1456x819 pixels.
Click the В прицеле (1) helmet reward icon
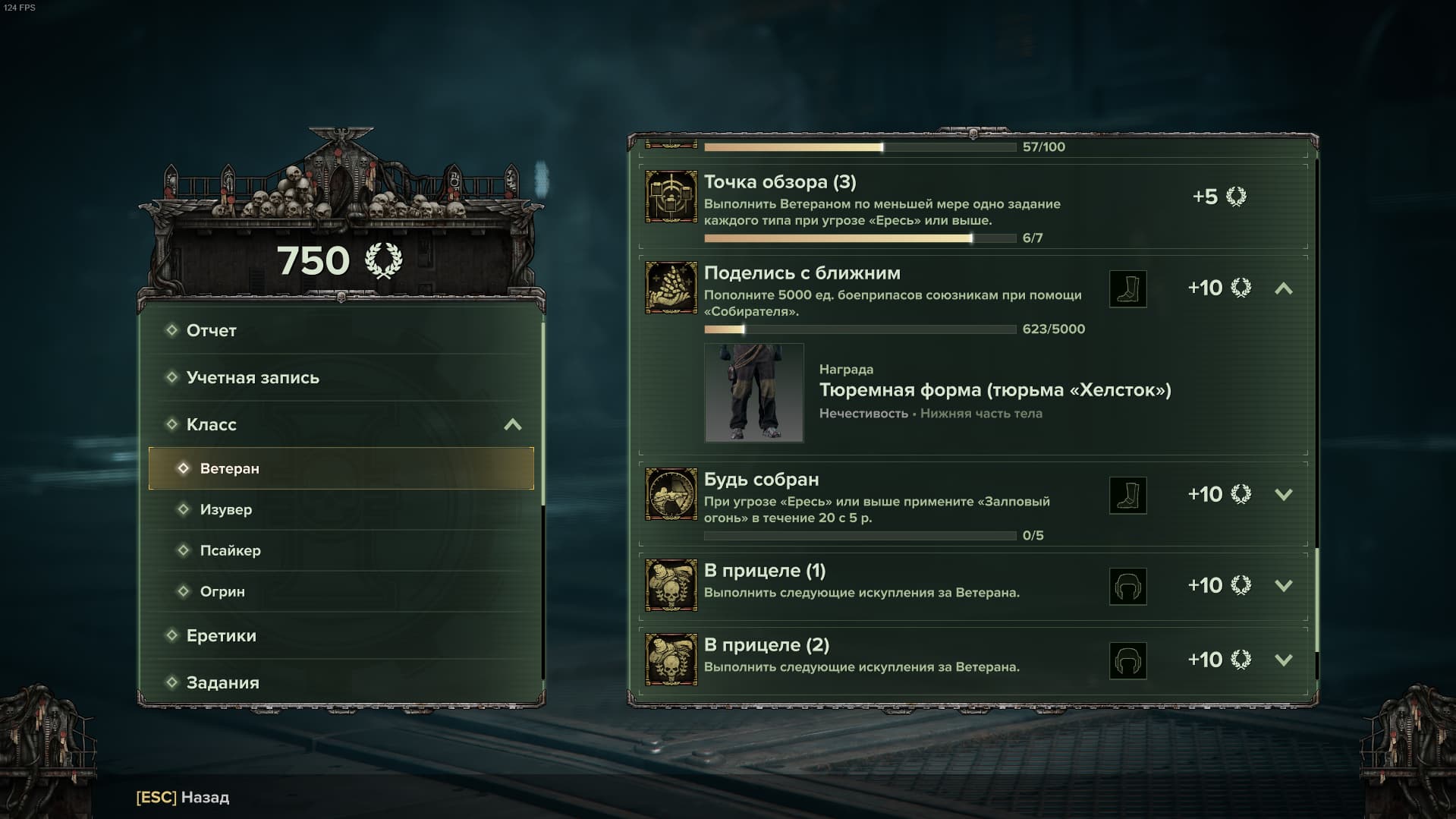click(x=1127, y=587)
